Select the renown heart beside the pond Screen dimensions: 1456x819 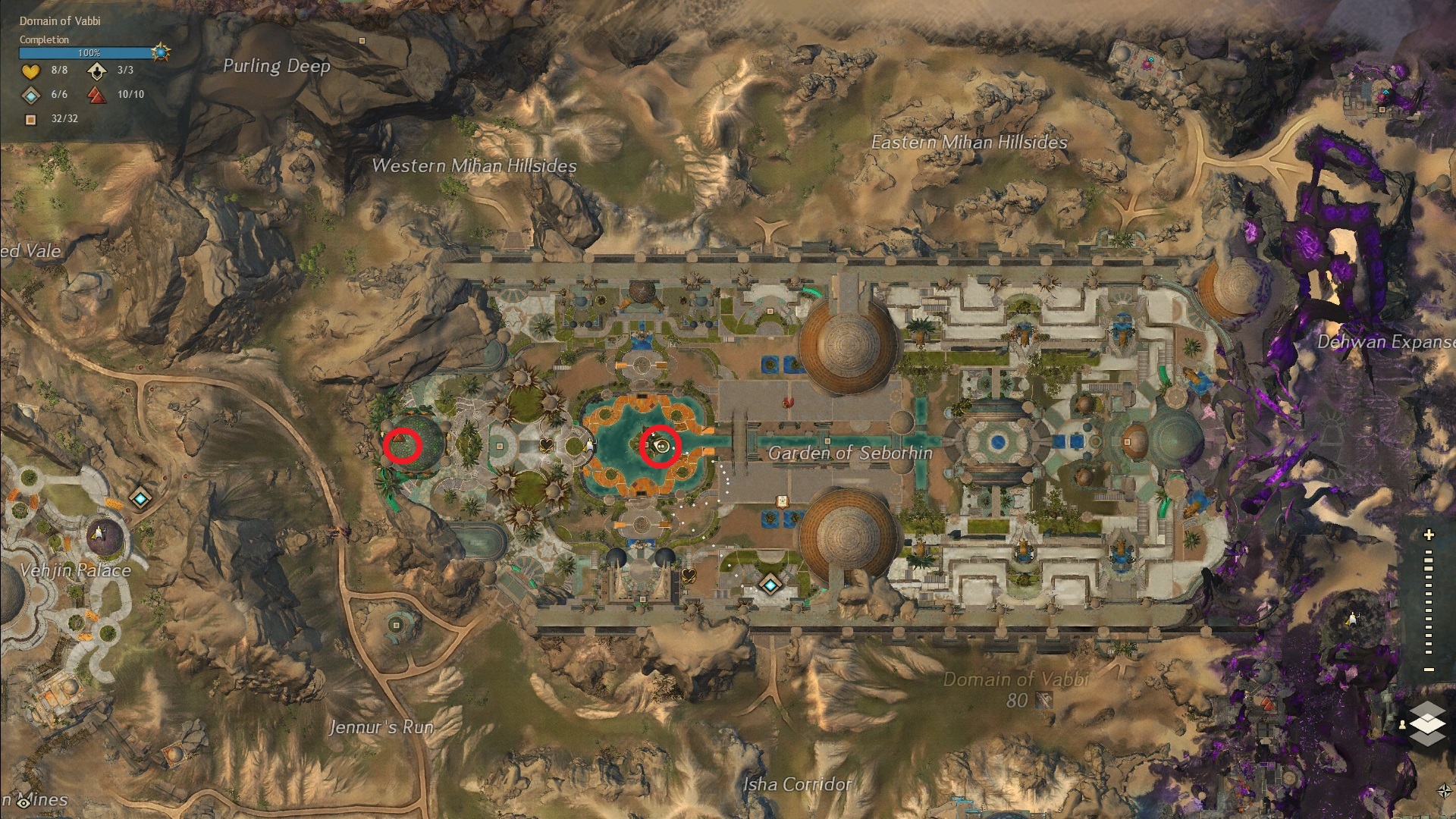[546, 445]
